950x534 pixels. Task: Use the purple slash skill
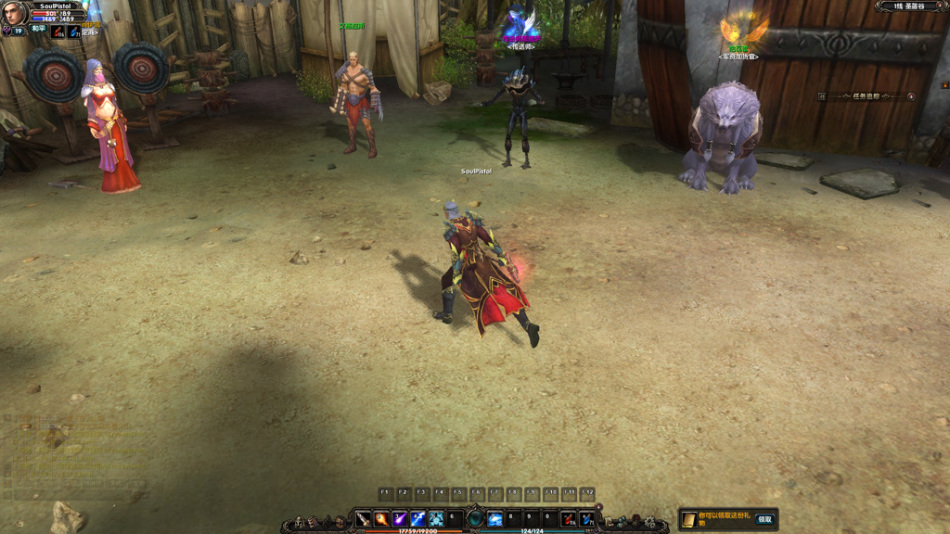pyautogui.click(x=399, y=519)
